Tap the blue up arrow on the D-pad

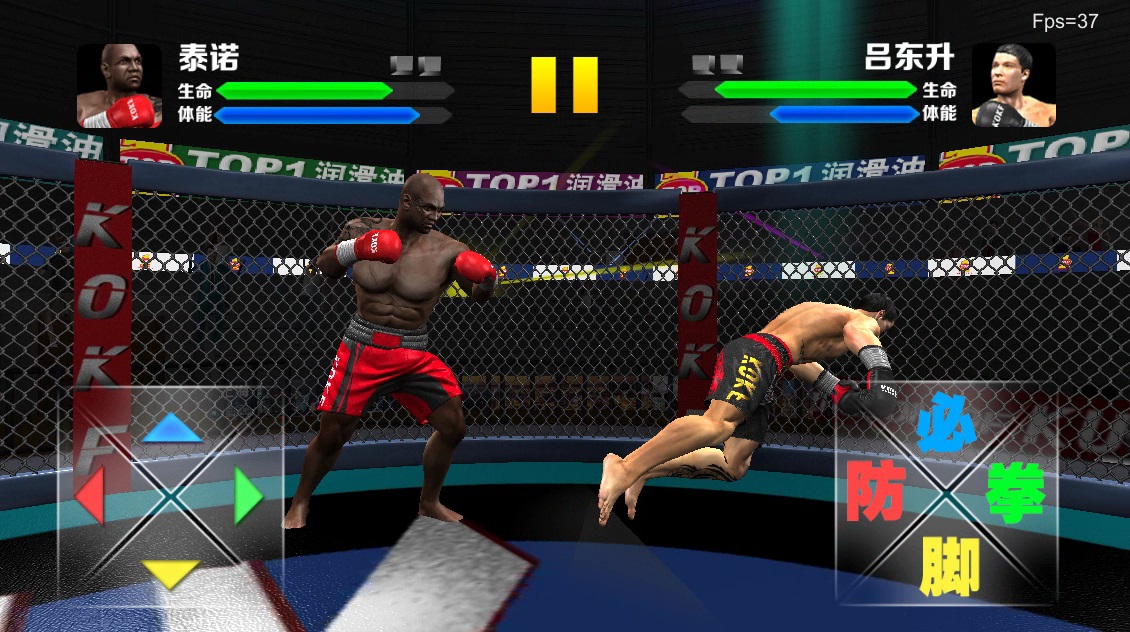click(x=172, y=429)
